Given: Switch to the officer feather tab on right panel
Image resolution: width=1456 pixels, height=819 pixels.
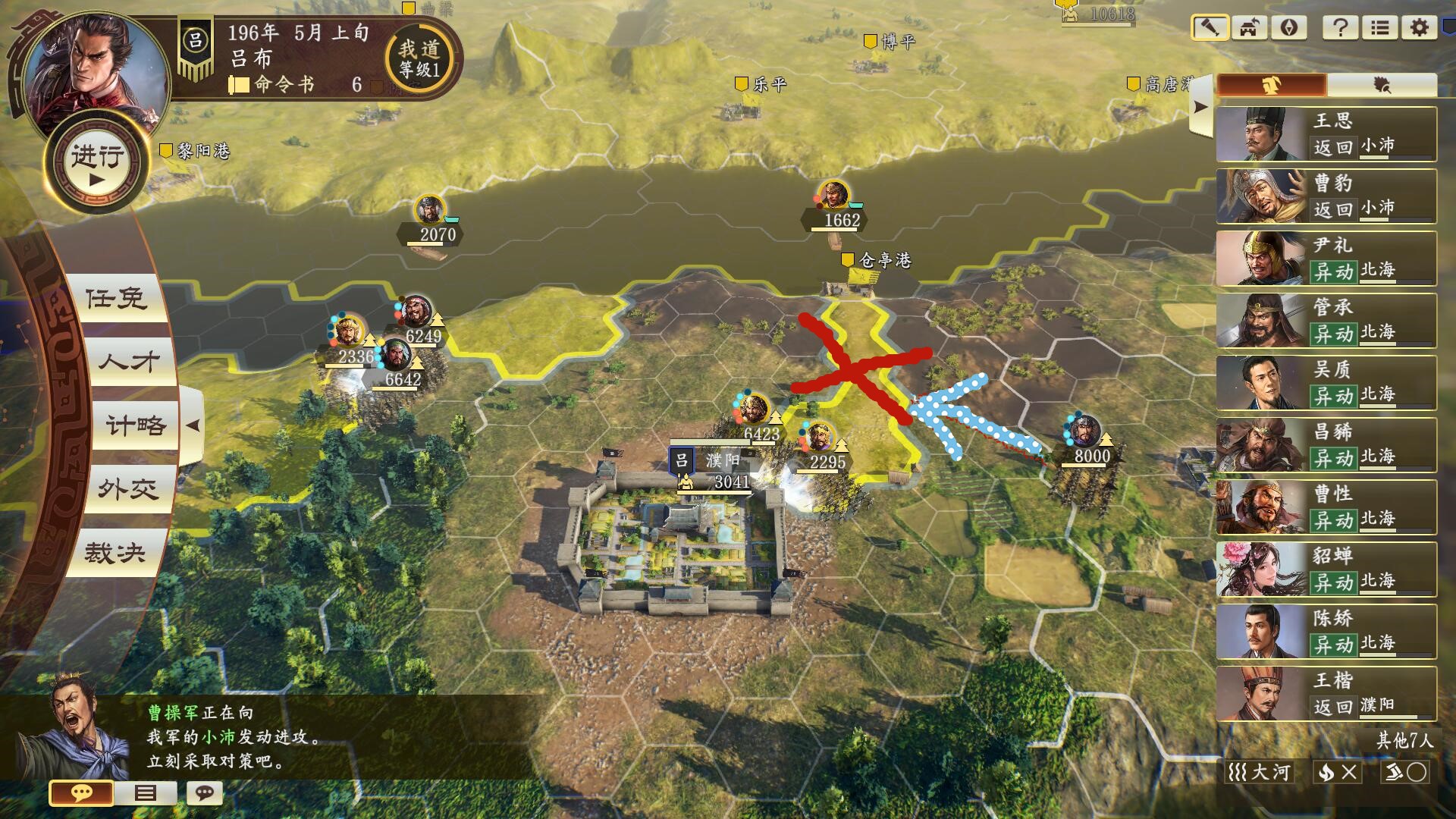Looking at the screenshot, I should click(x=1382, y=85).
